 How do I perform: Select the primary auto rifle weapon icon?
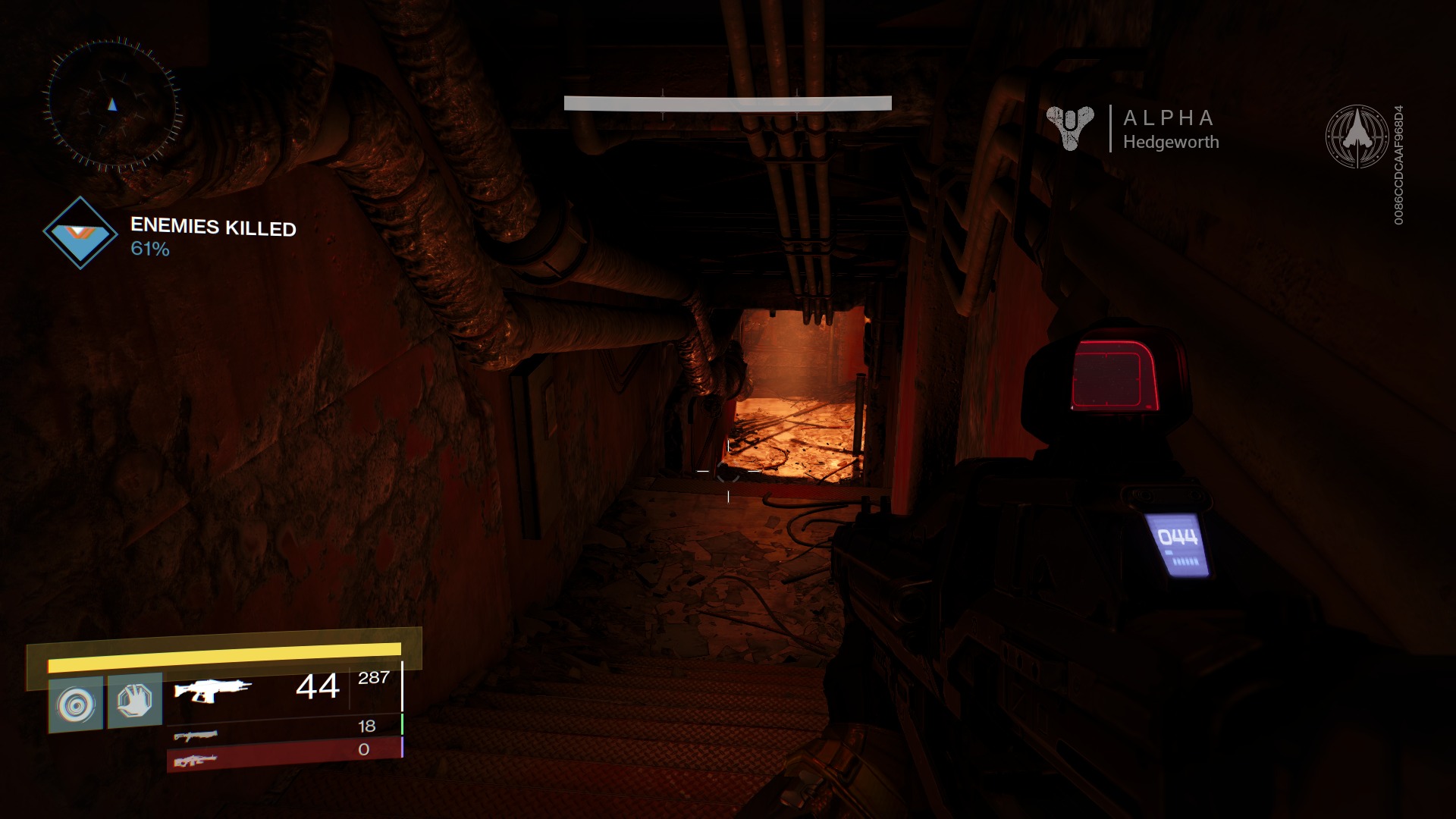(x=212, y=690)
